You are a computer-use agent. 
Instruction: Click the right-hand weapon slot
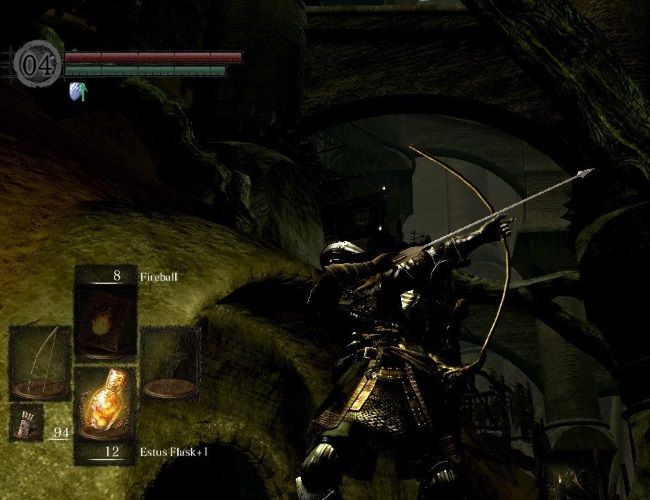170,363
